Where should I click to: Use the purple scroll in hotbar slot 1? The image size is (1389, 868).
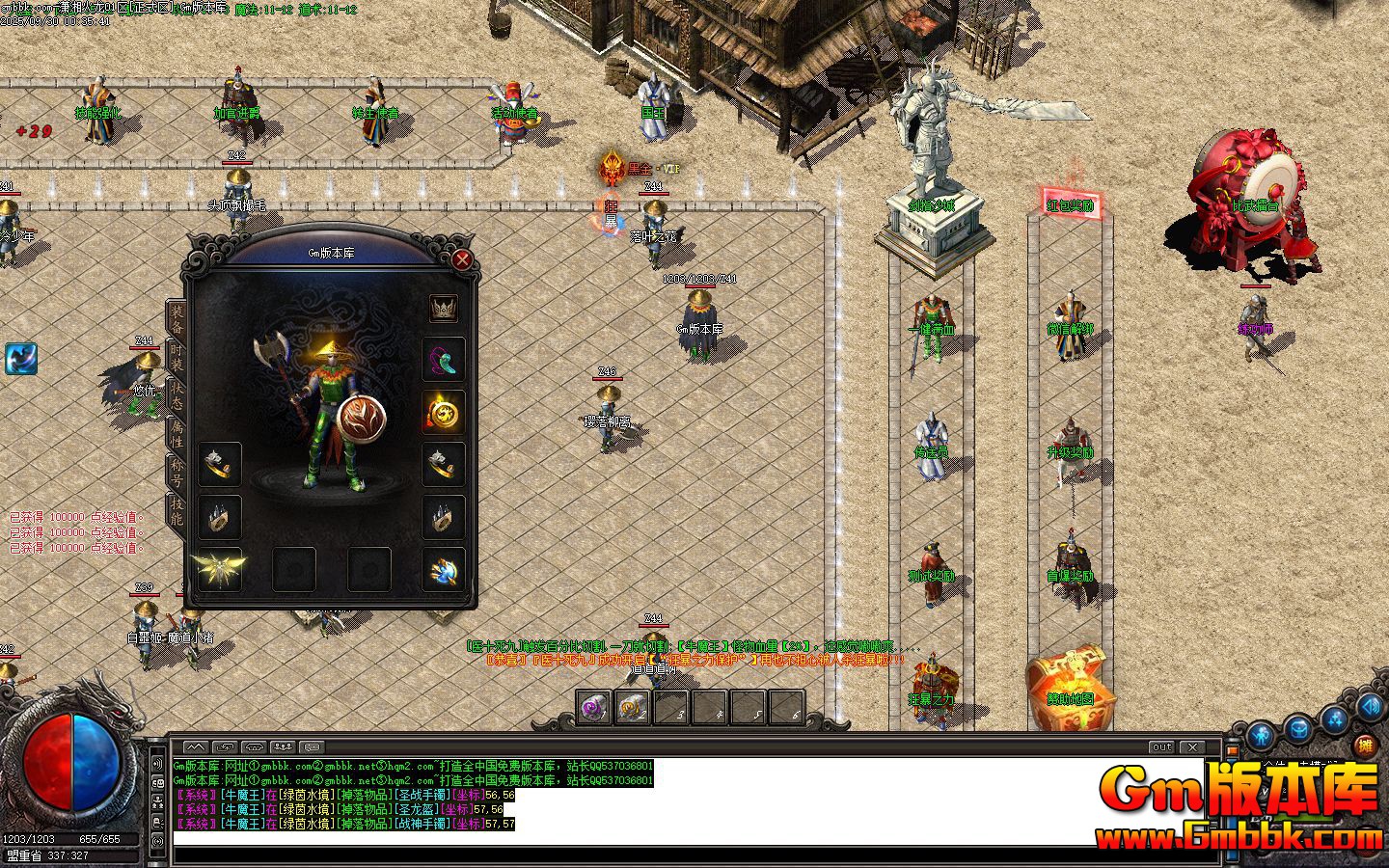[x=594, y=707]
